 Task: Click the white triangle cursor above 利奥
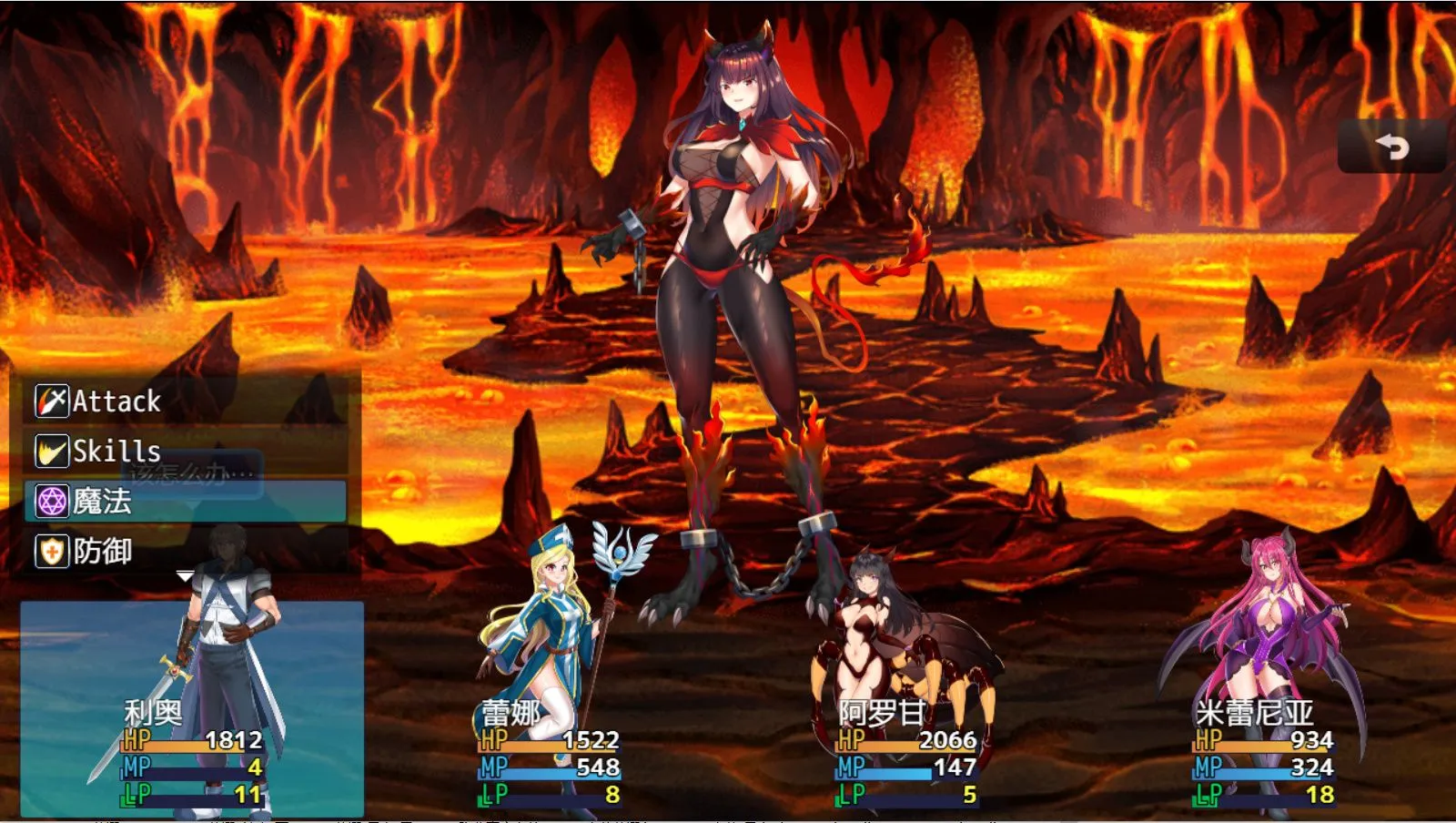(186, 575)
